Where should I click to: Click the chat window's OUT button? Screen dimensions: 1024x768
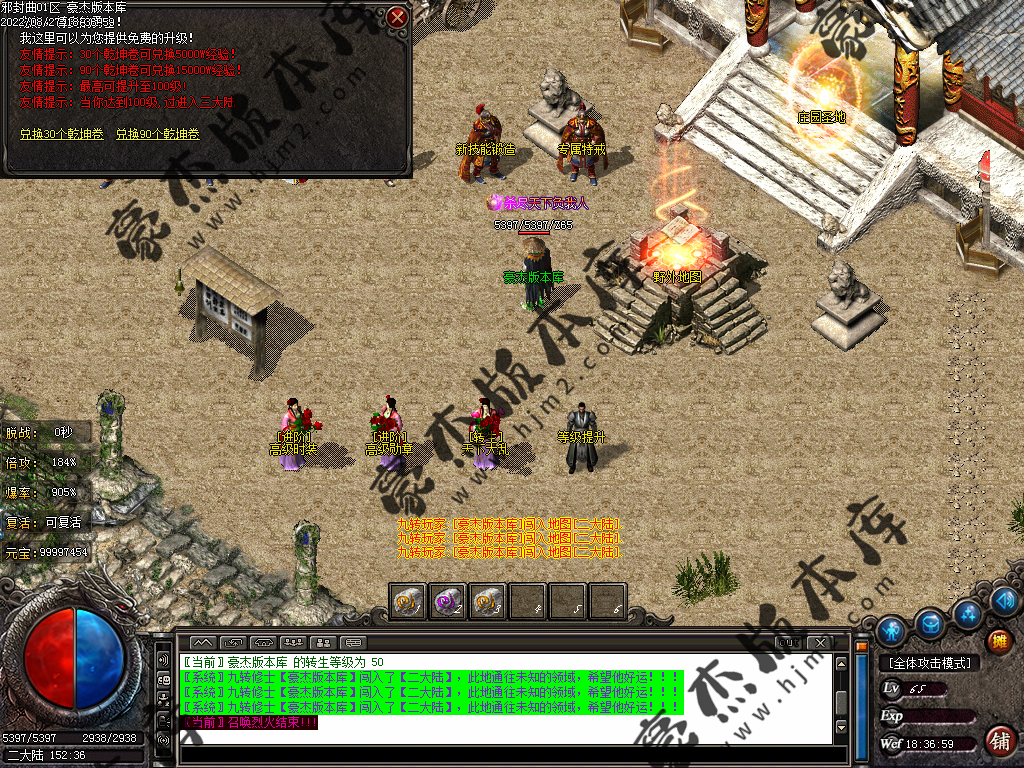point(788,641)
